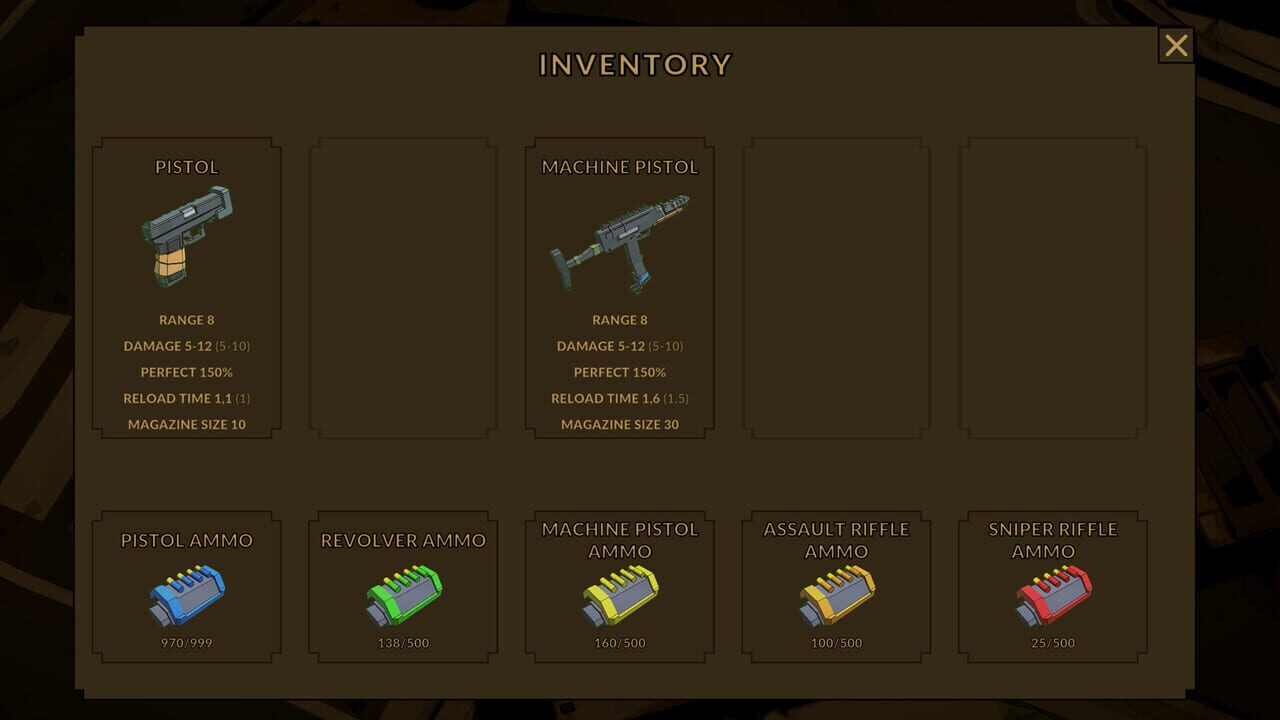
Task: Click the last empty weapon slot
Action: tap(1052, 290)
